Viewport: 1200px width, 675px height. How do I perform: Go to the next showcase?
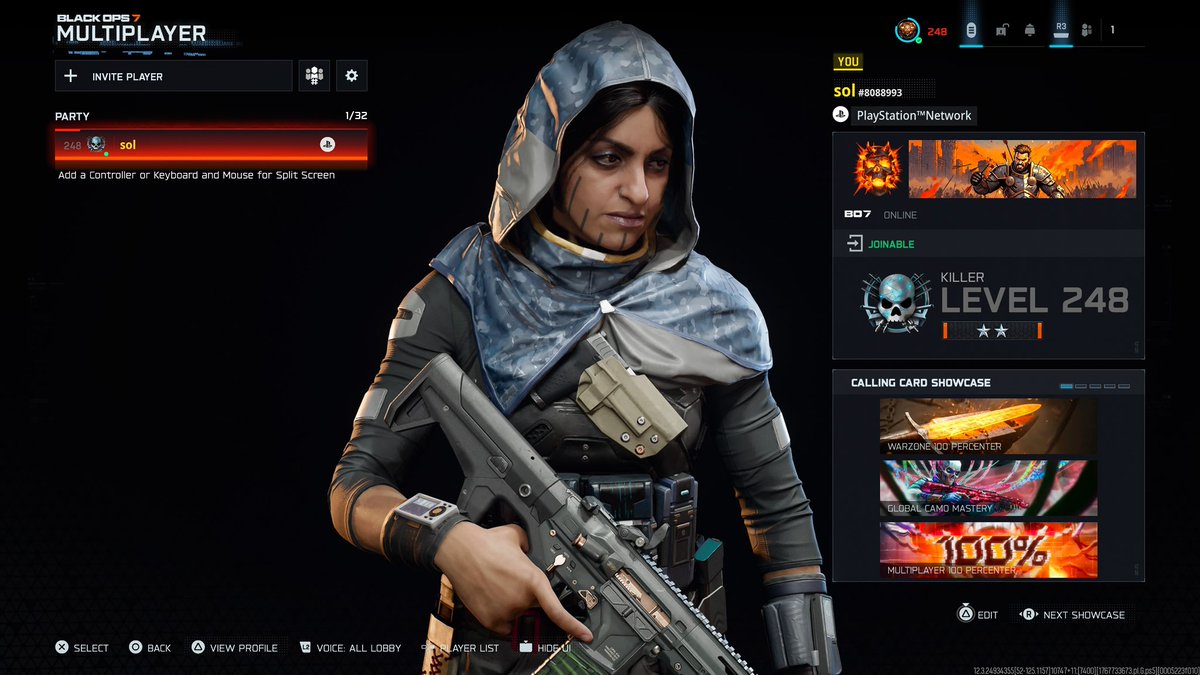(1072, 615)
